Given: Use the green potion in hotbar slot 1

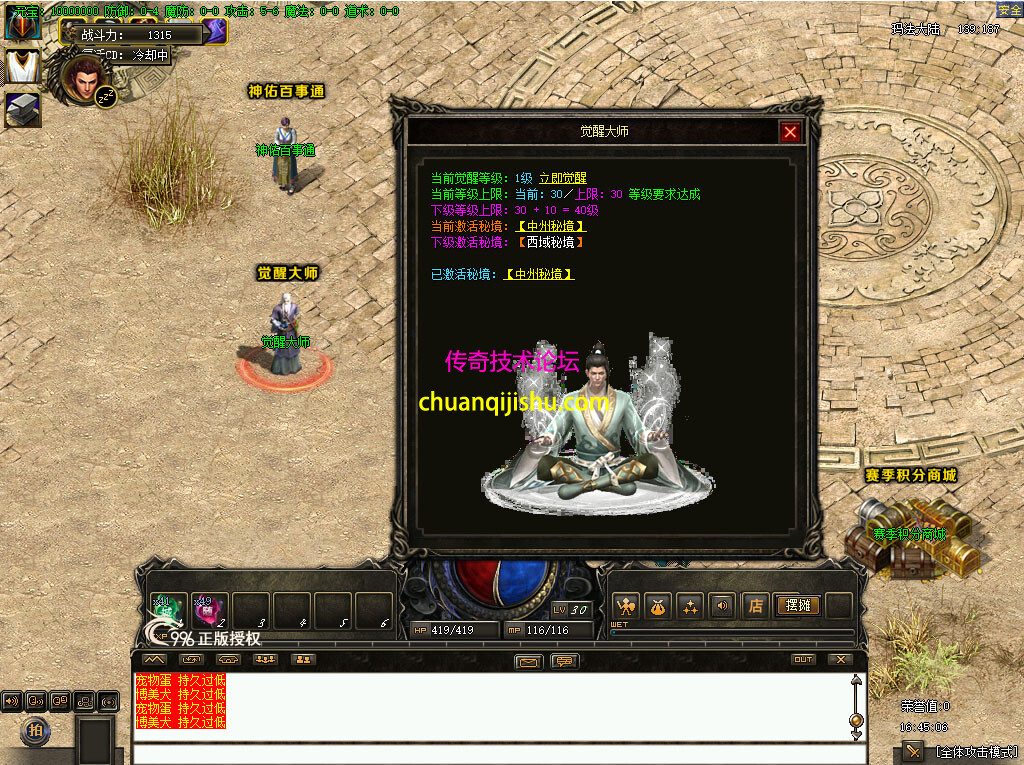Looking at the screenshot, I should [x=167, y=608].
